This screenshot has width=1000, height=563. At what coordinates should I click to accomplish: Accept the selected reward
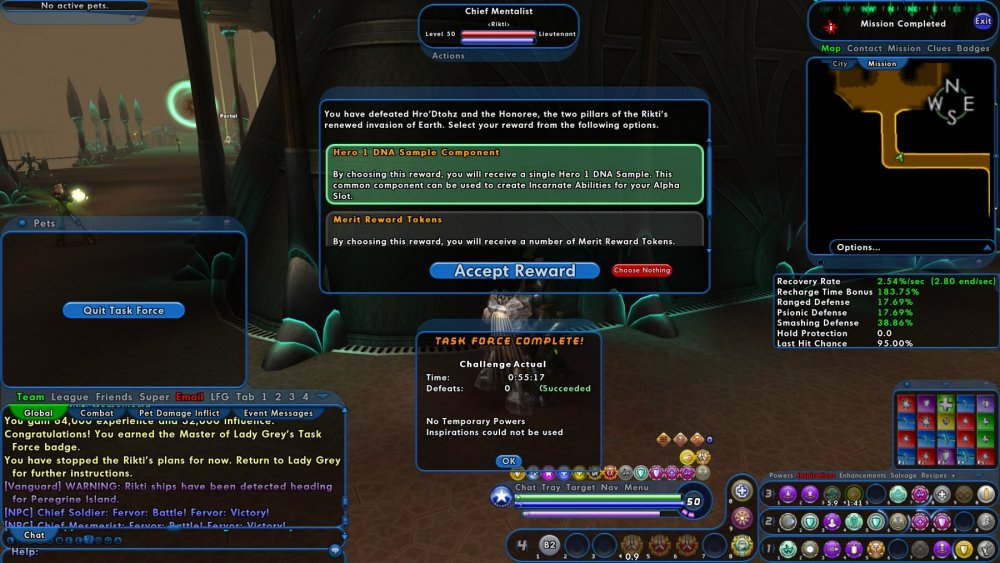pyautogui.click(x=514, y=271)
